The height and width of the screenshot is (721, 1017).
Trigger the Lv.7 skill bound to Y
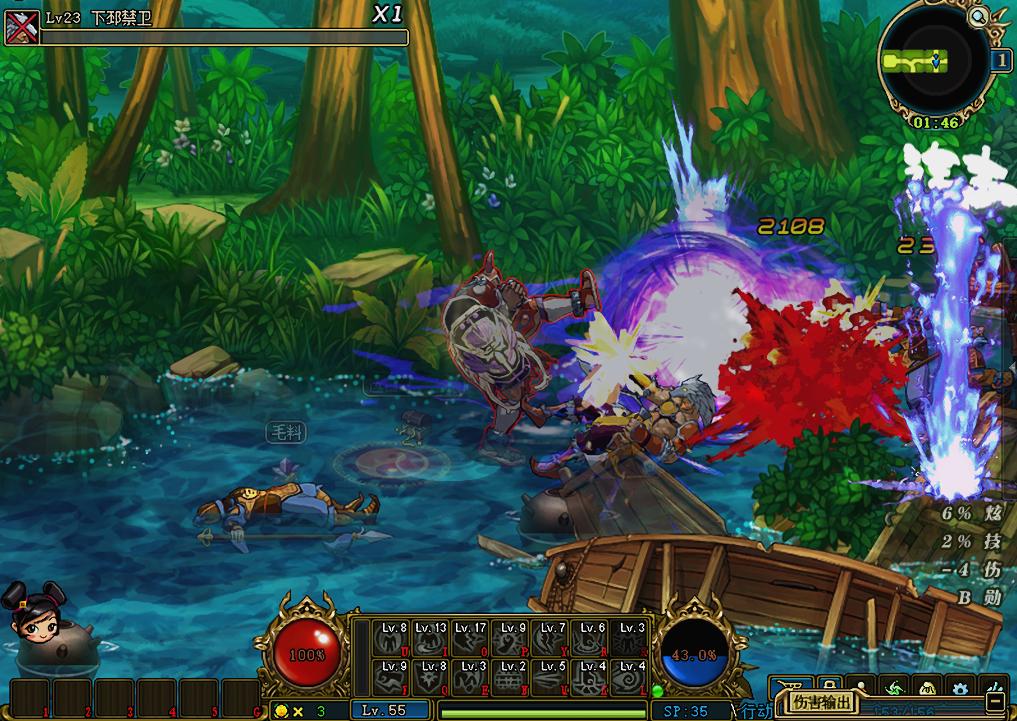pyautogui.click(x=551, y=639)
